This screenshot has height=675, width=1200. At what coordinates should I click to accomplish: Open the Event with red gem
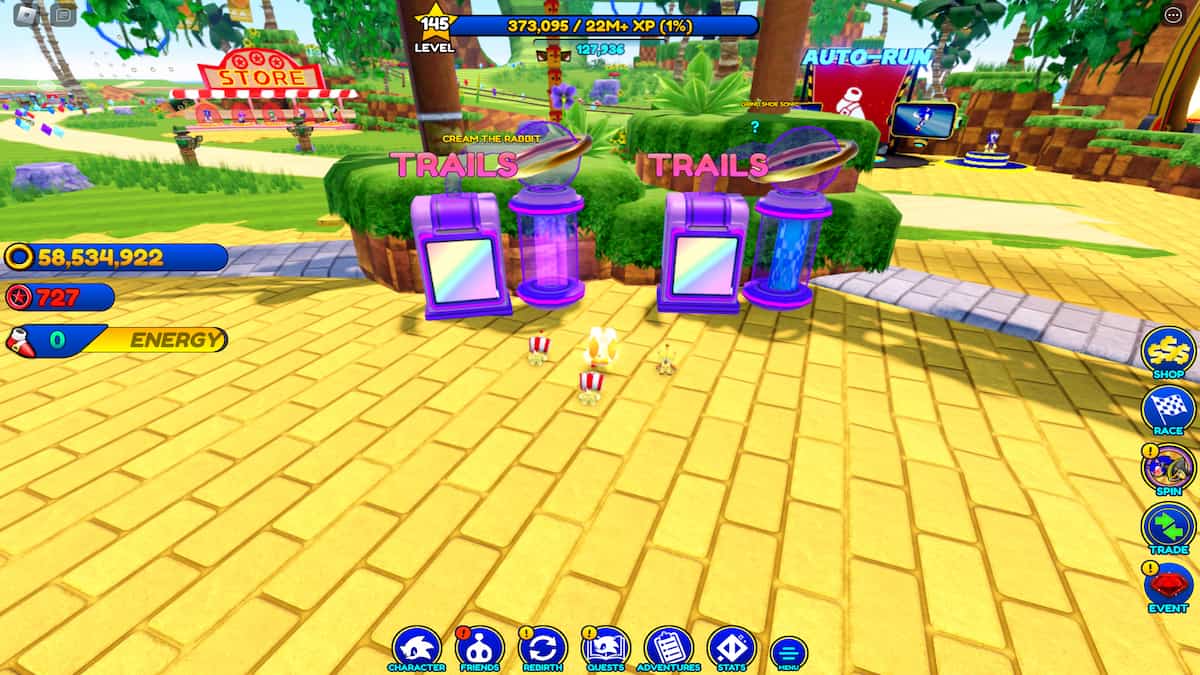pyautogui.click(x=1168, y=586)
